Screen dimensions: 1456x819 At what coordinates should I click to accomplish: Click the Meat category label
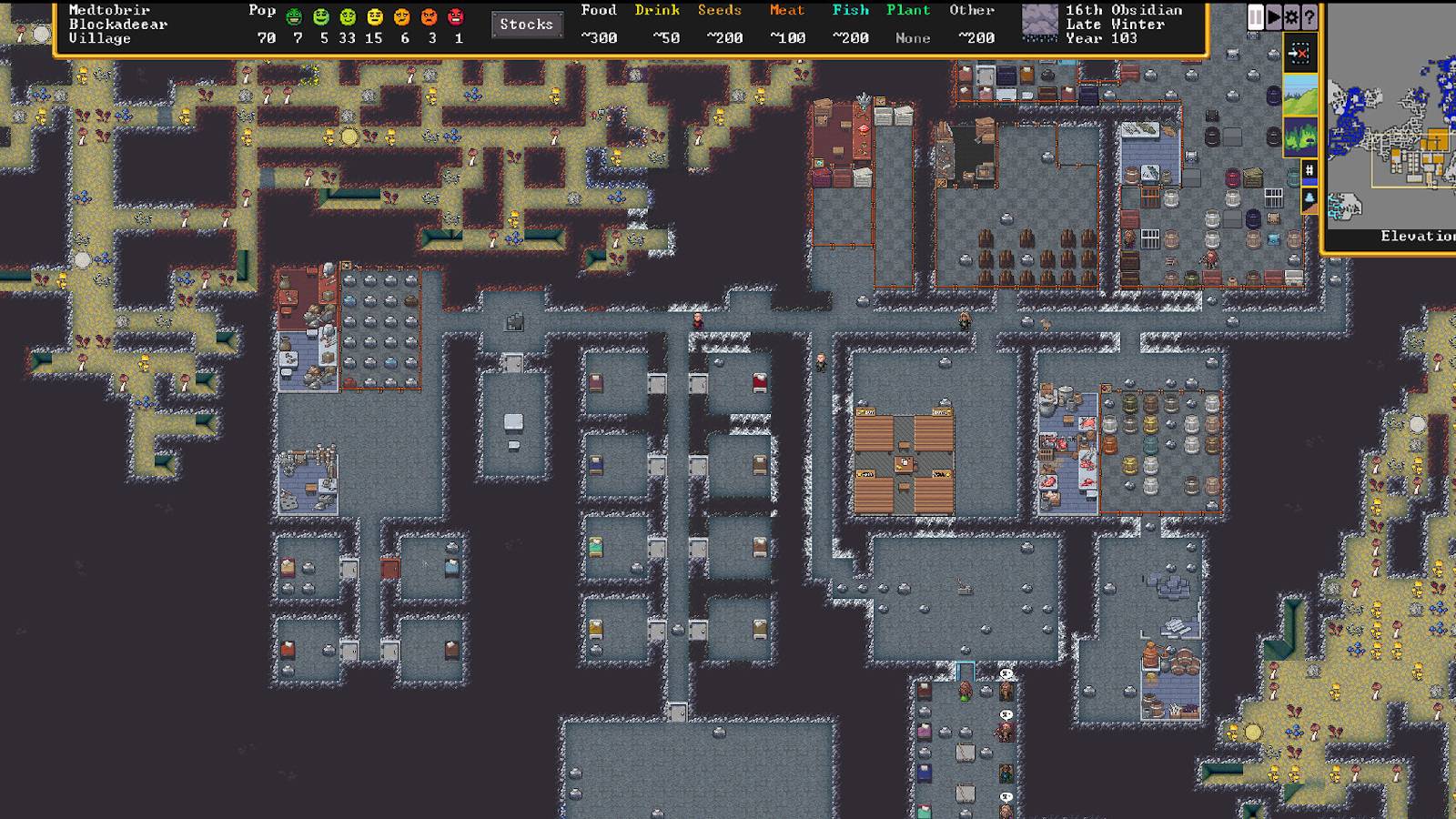[786, 10]
